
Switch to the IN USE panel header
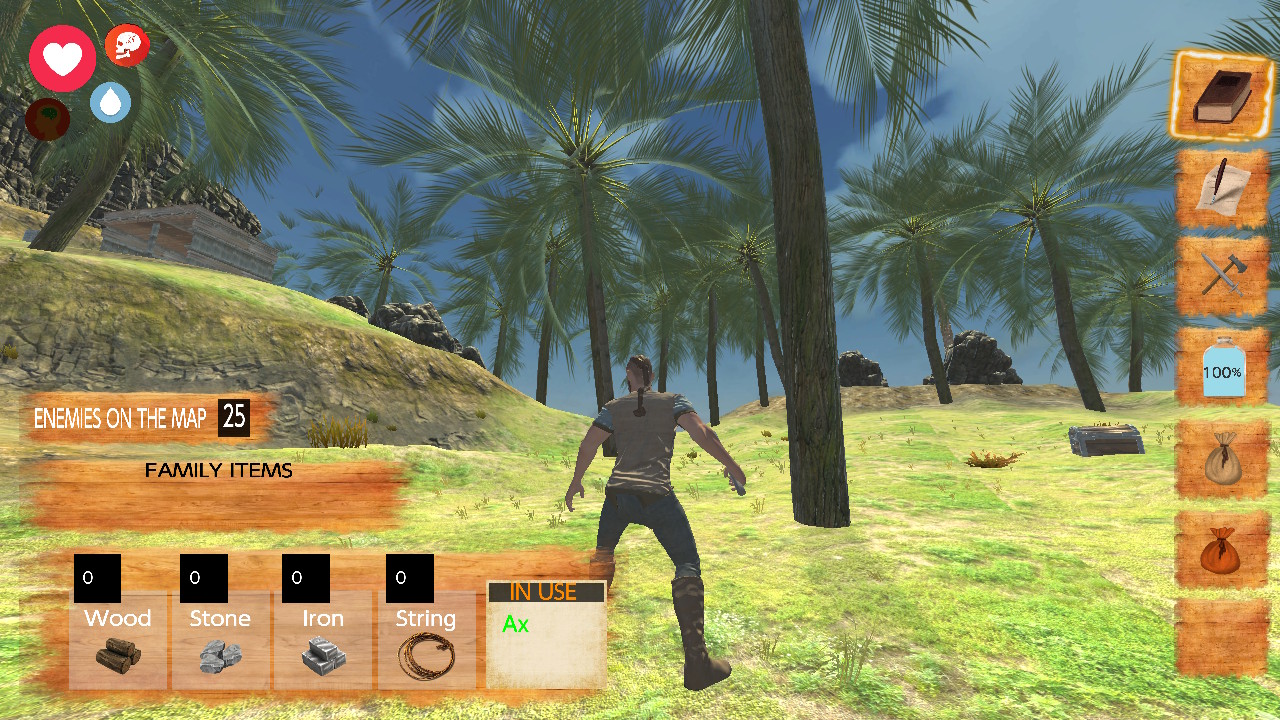tap(545, 591)
